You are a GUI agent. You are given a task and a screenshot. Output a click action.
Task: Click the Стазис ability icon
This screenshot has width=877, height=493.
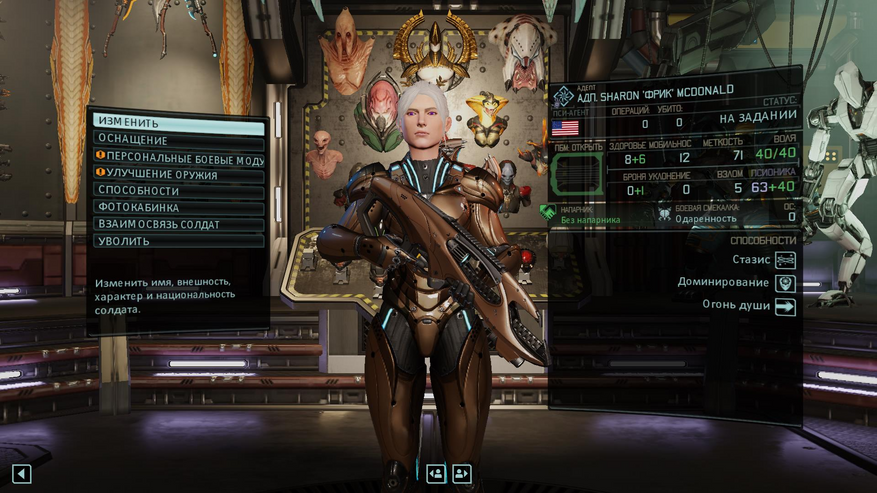[785, 260]
